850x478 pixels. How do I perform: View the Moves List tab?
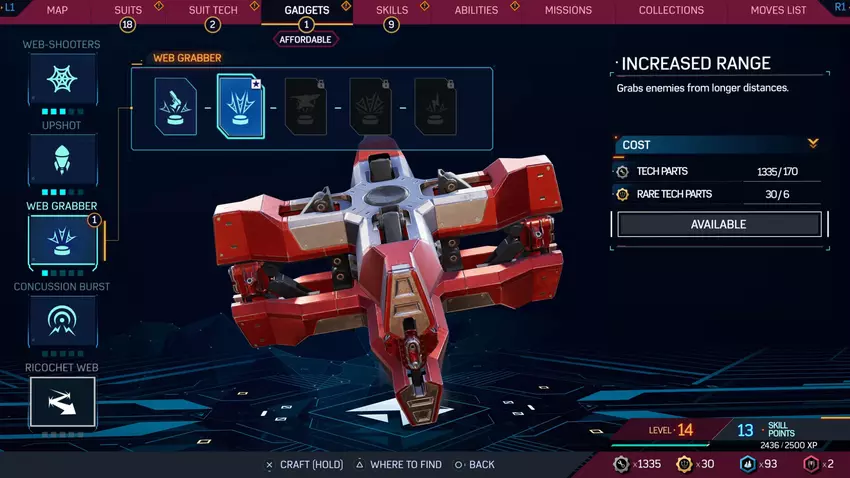778,10
